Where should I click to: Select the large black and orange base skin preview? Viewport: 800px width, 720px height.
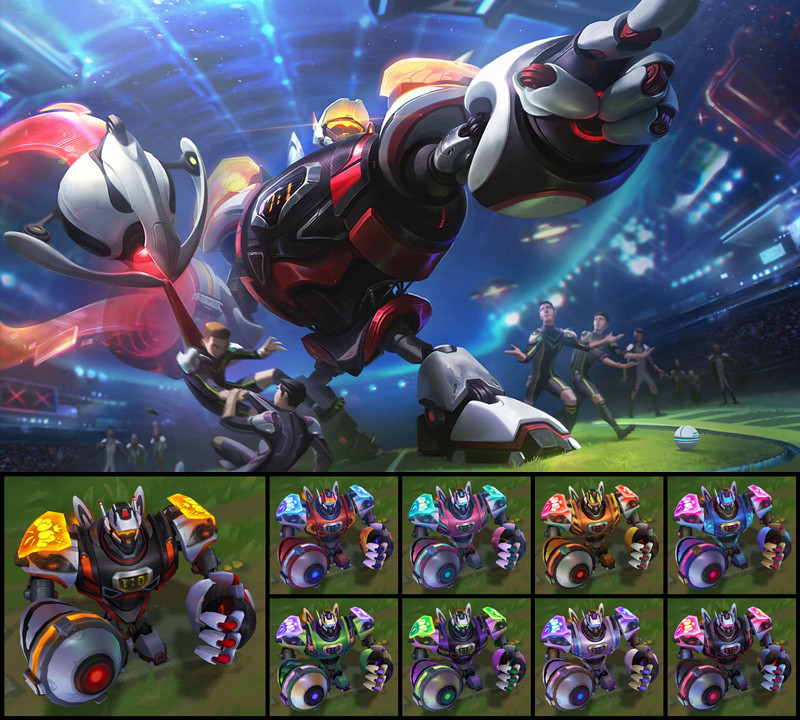[x=133, y=596]
